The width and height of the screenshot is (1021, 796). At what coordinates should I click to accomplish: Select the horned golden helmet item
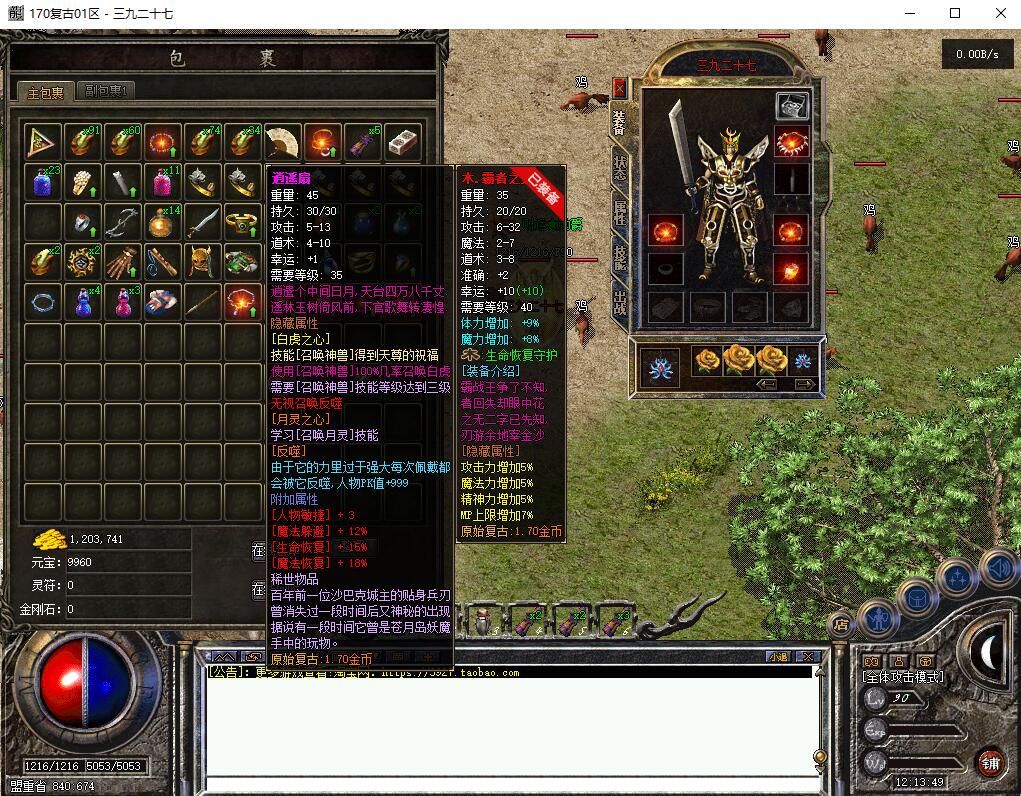pyautogui.click(x=203, y=261)
